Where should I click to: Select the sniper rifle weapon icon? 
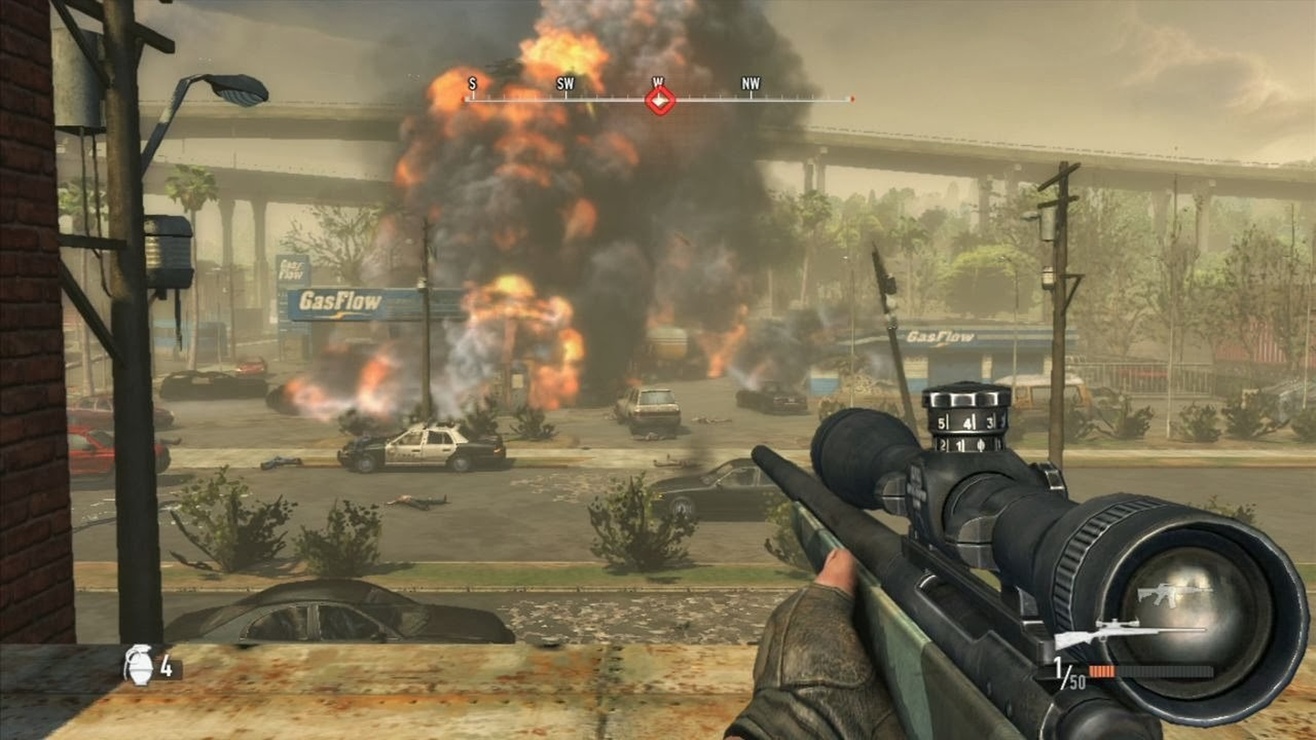(x=1128, y=633)
